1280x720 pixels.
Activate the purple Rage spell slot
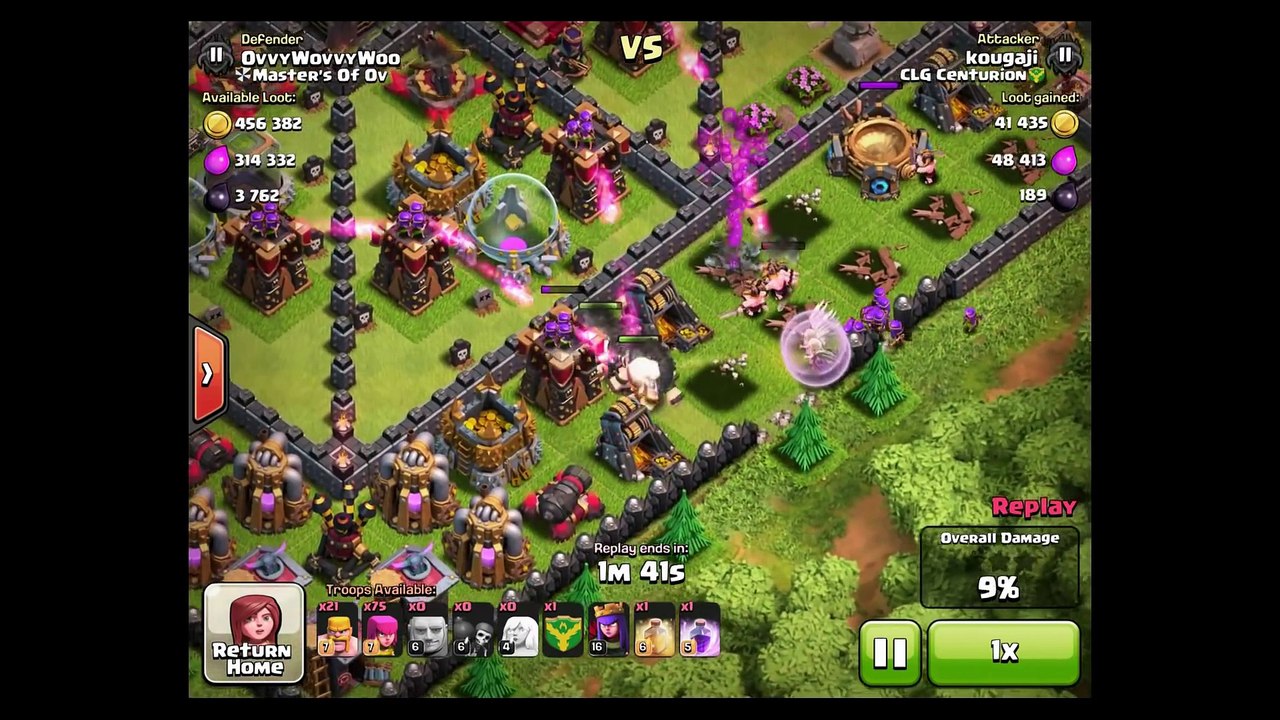[699, 630]
